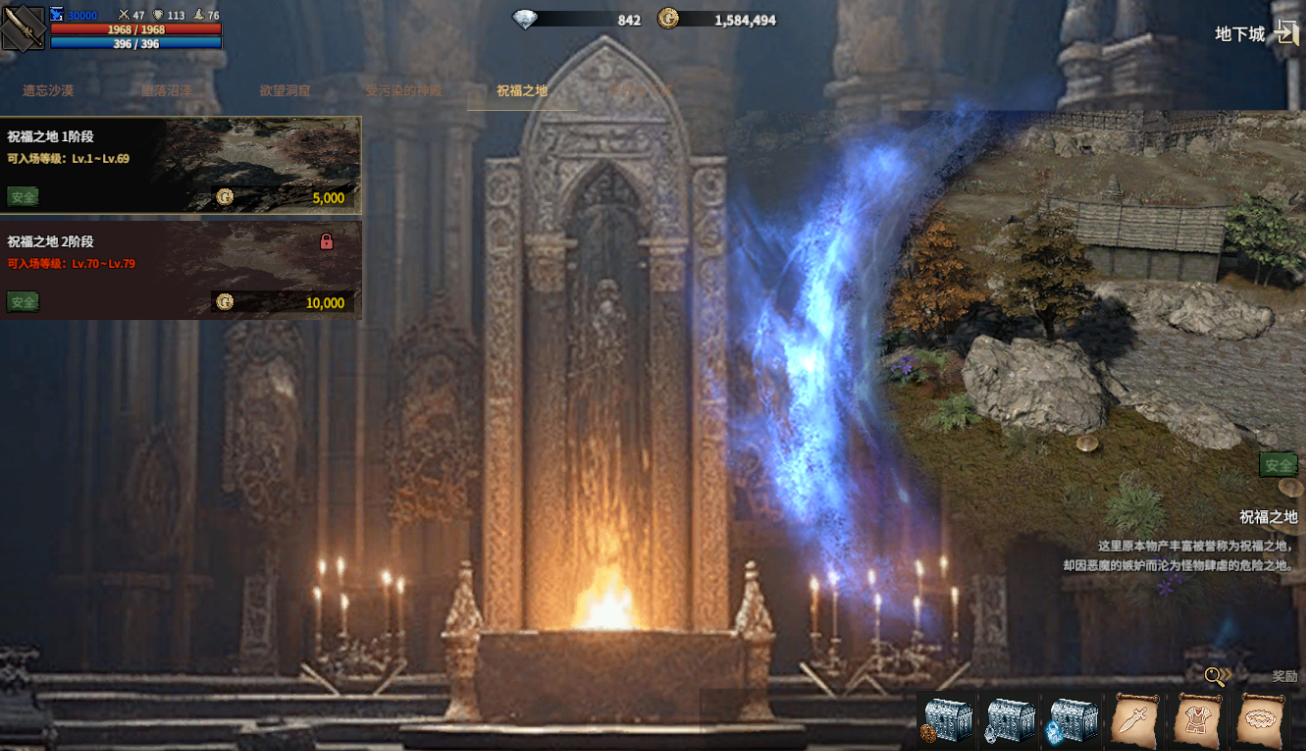Inspect the armor scroll reward

click(x=1197, y=720)
